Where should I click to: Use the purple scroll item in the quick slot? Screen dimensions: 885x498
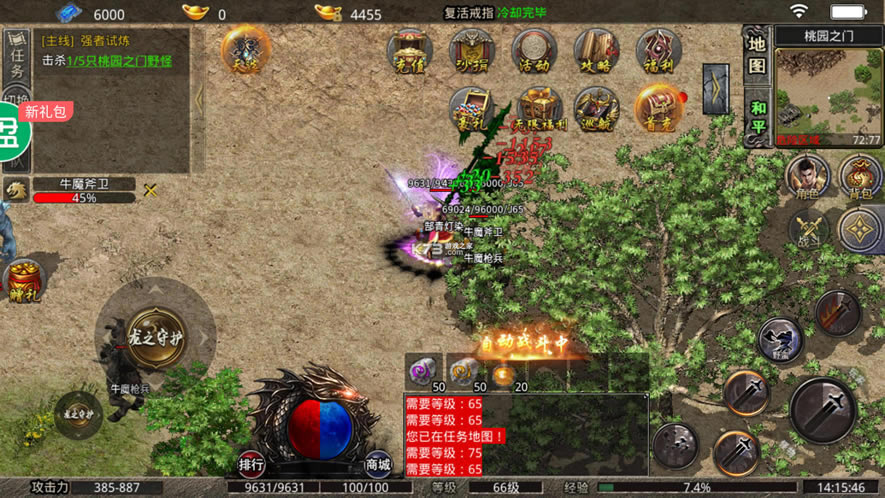pyautogui.click(x=424, y=370)
